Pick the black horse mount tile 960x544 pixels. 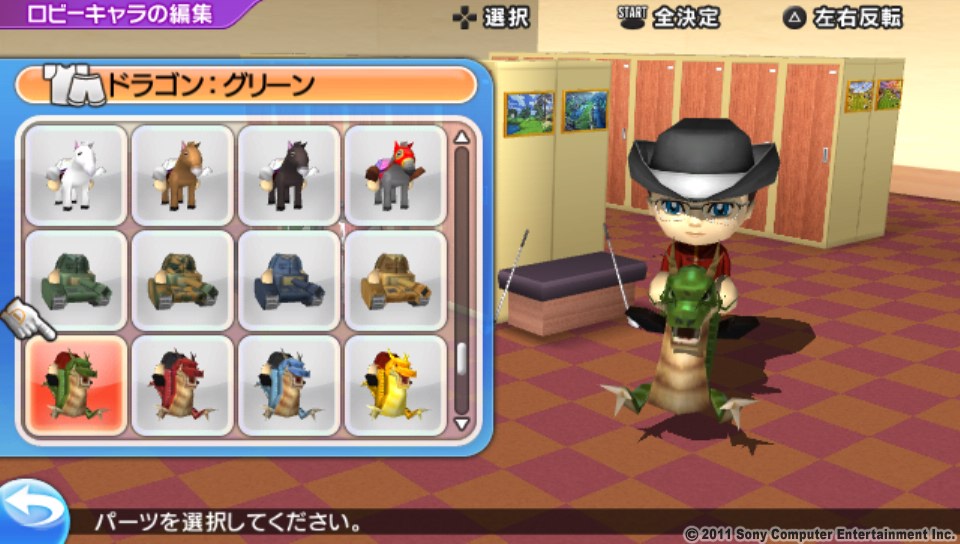[289, 174]
